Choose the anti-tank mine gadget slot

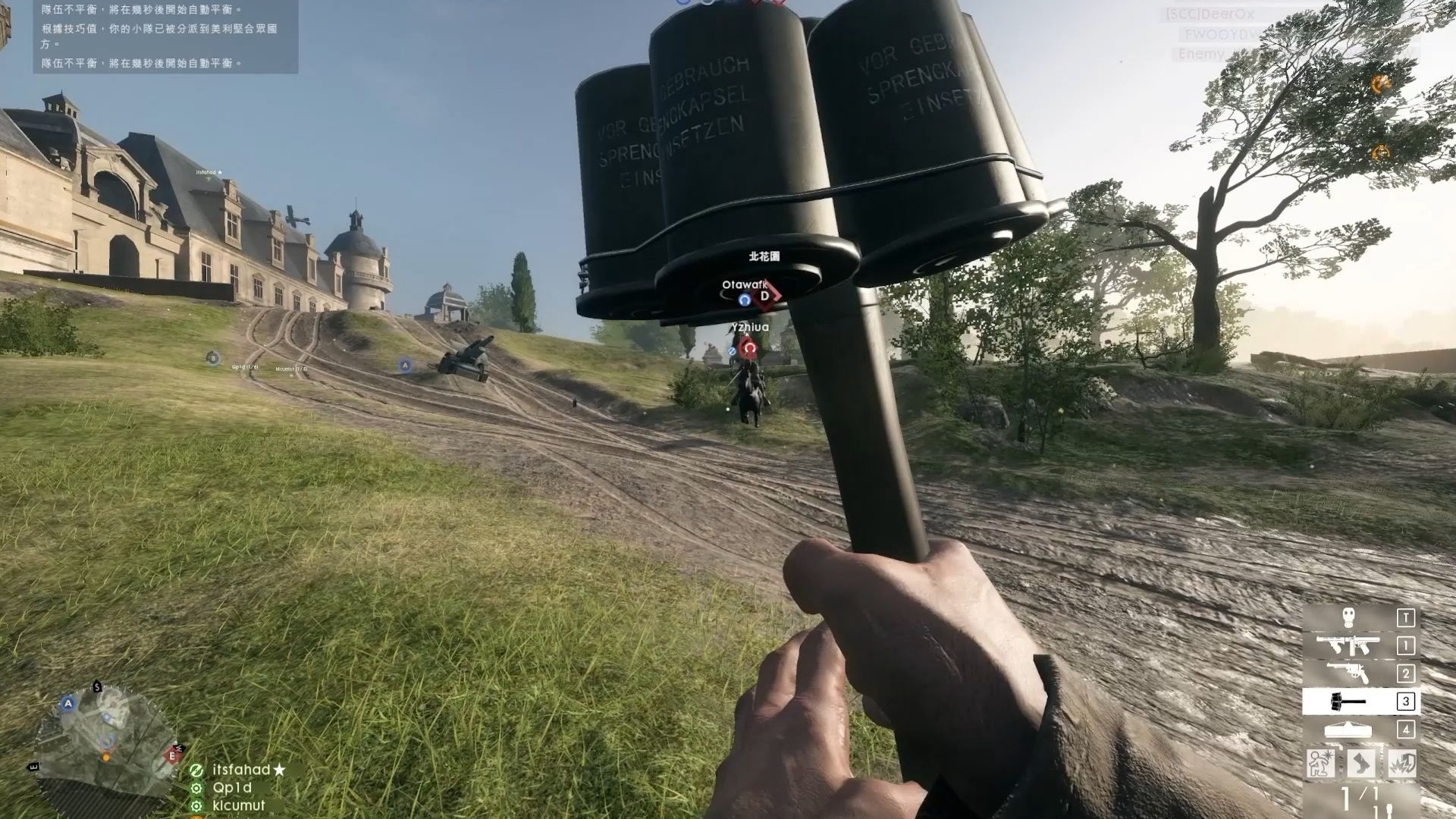pos(1348,730)
